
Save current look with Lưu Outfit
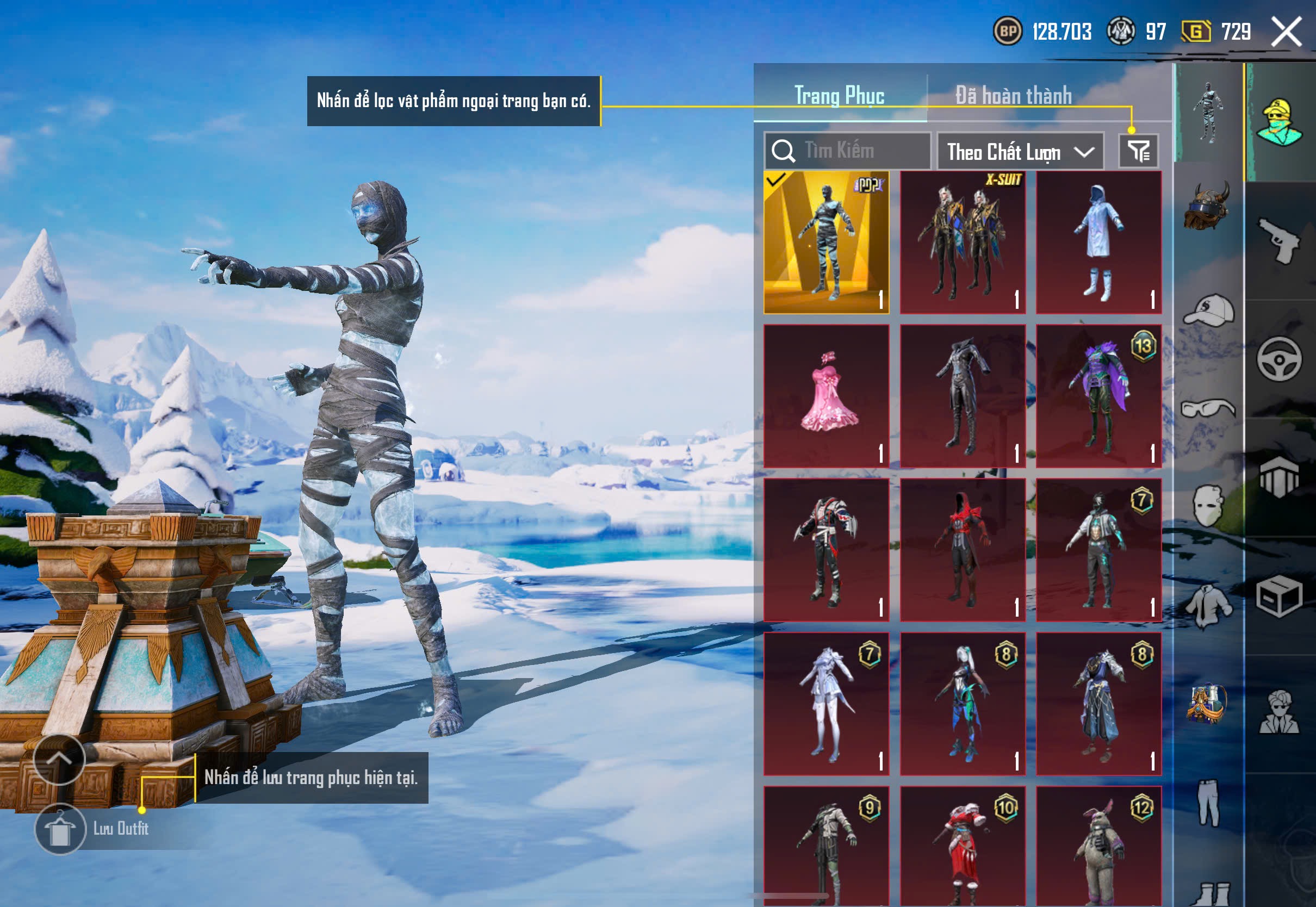(60, 829)
